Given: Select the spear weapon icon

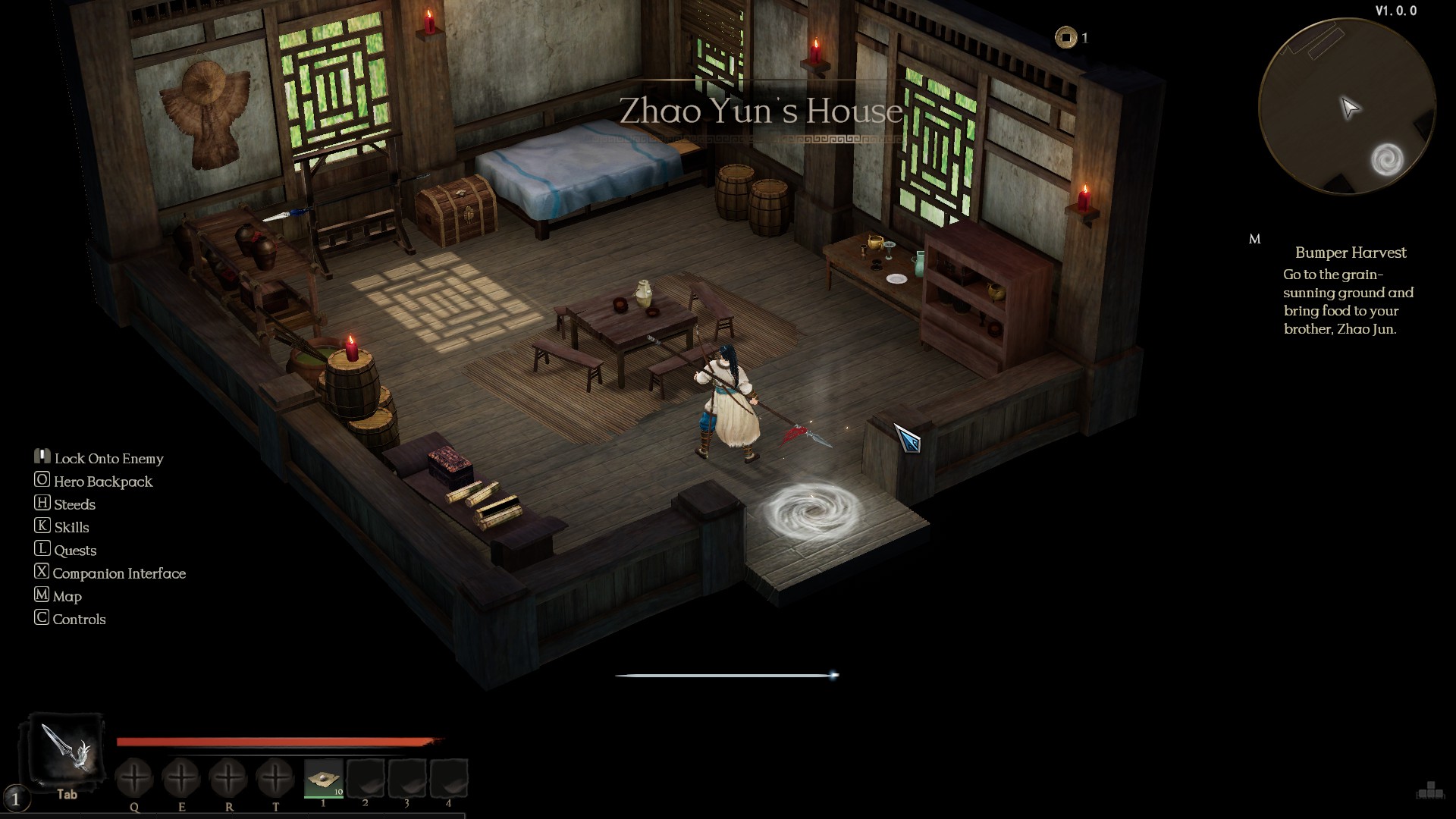Looking at the screenshot, I should pos(65,750).
